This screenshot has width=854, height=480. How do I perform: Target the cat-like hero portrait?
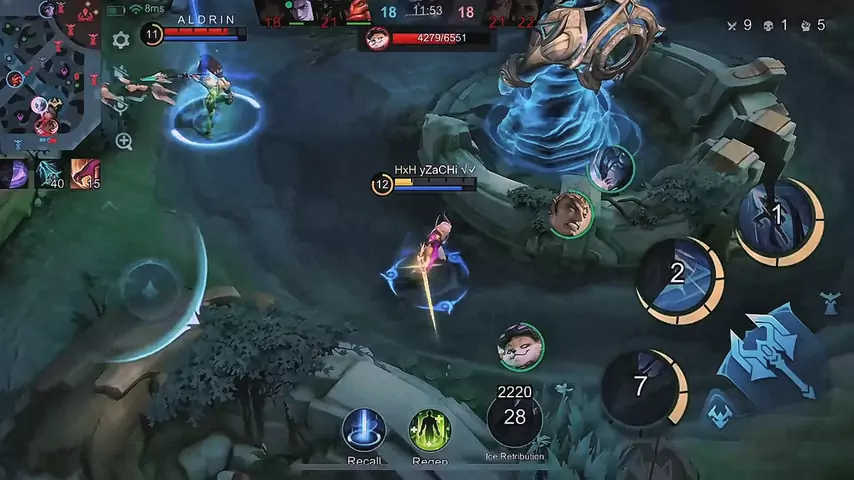click(x=520, y=345)
